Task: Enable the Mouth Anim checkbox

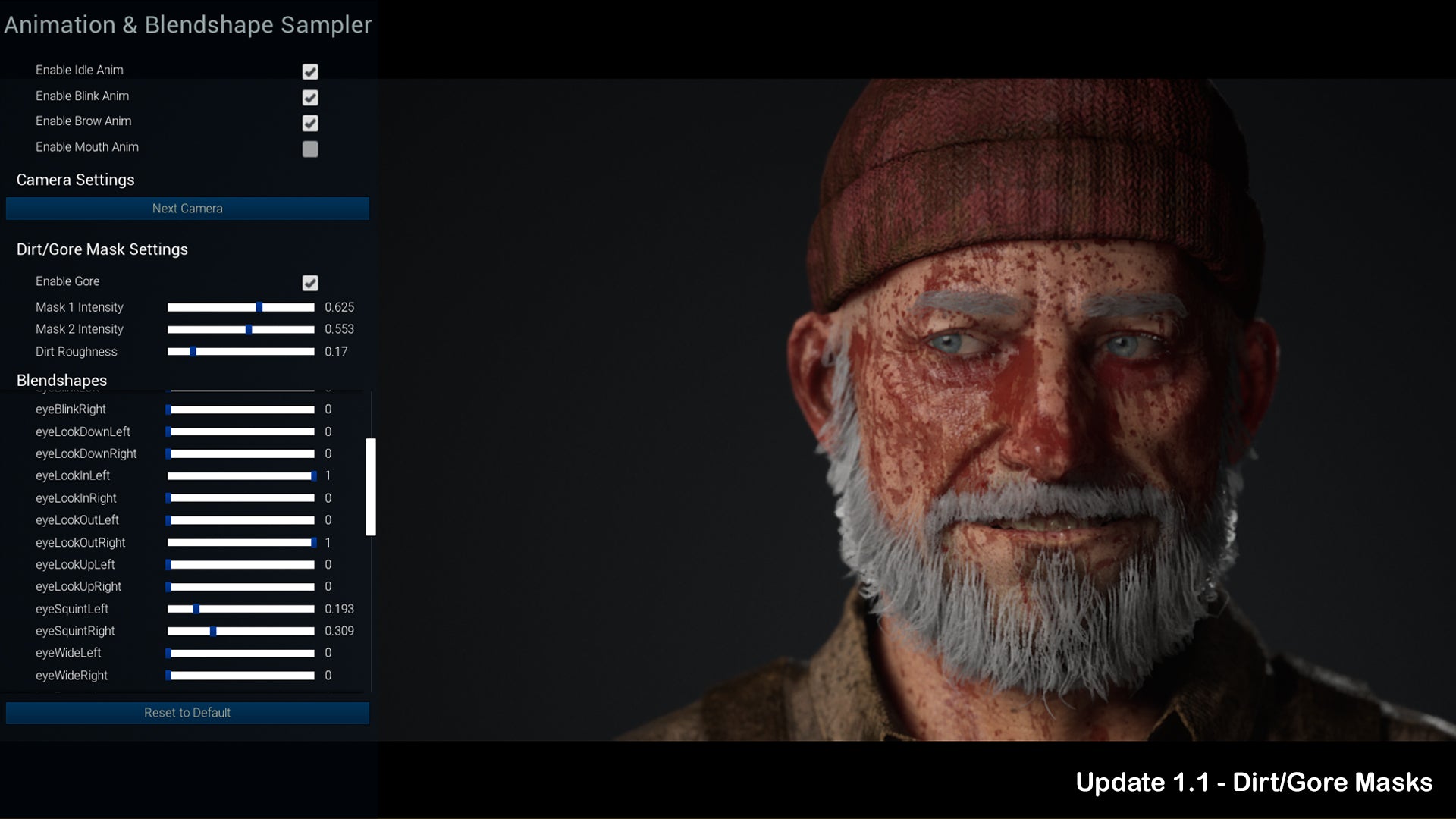Action: (x=310, y=149)
